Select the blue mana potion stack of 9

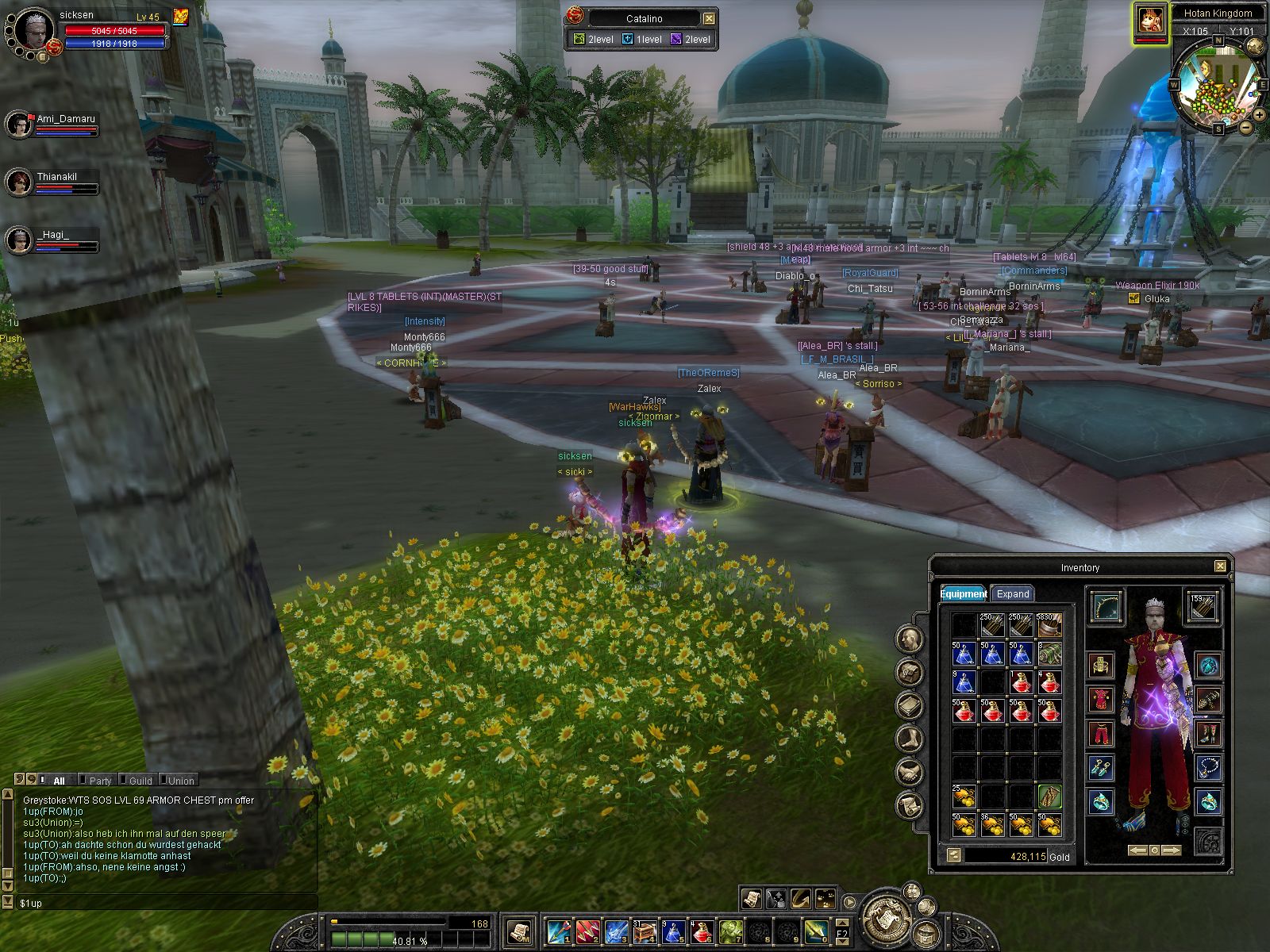coord(964,682)
